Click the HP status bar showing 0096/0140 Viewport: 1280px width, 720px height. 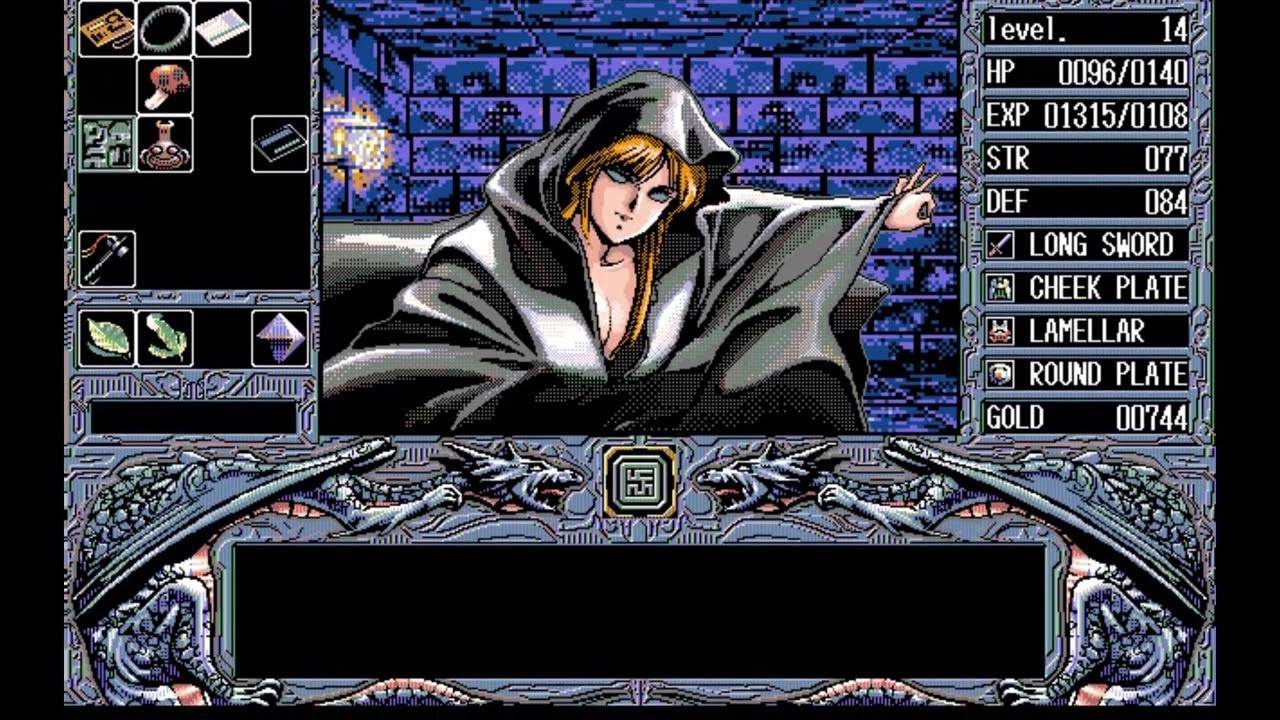pos(1085,72)
